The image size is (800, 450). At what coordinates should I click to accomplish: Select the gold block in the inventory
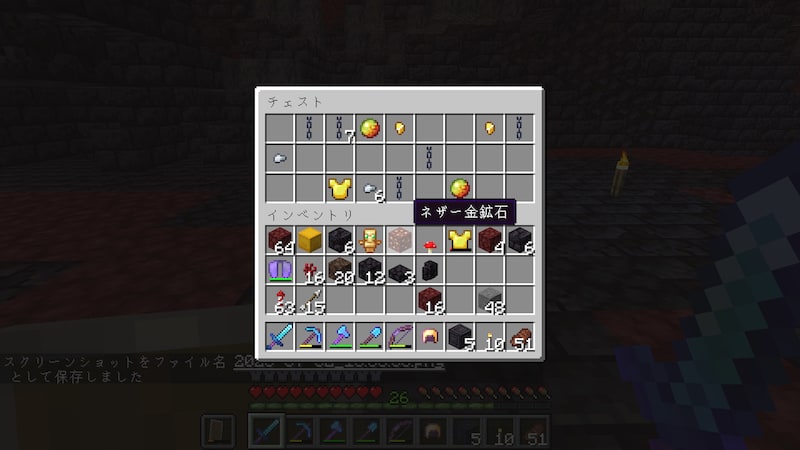(x=311, y=240)
